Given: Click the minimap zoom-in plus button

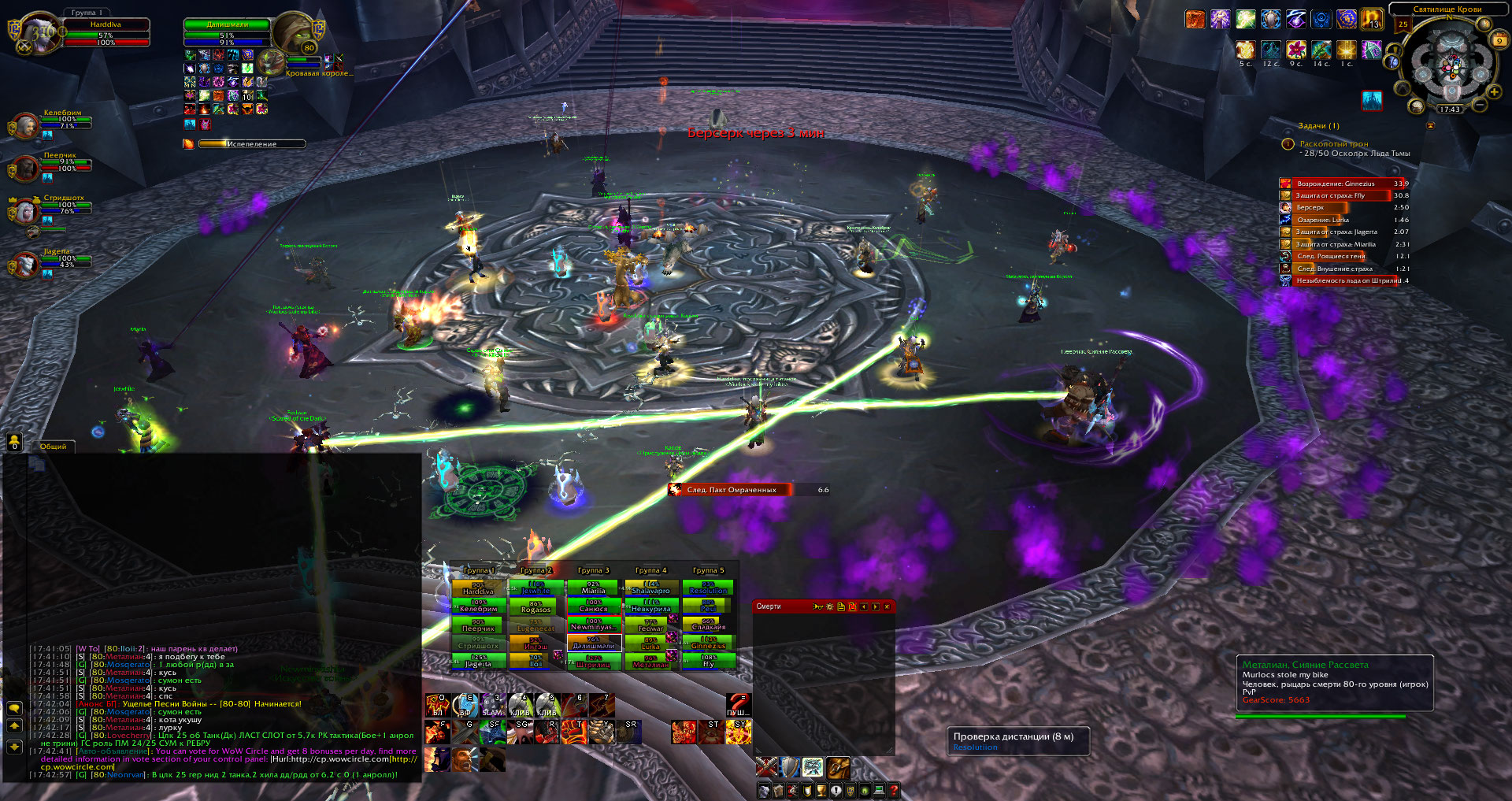Looking at the screenshot, I should click(1494, 92).
